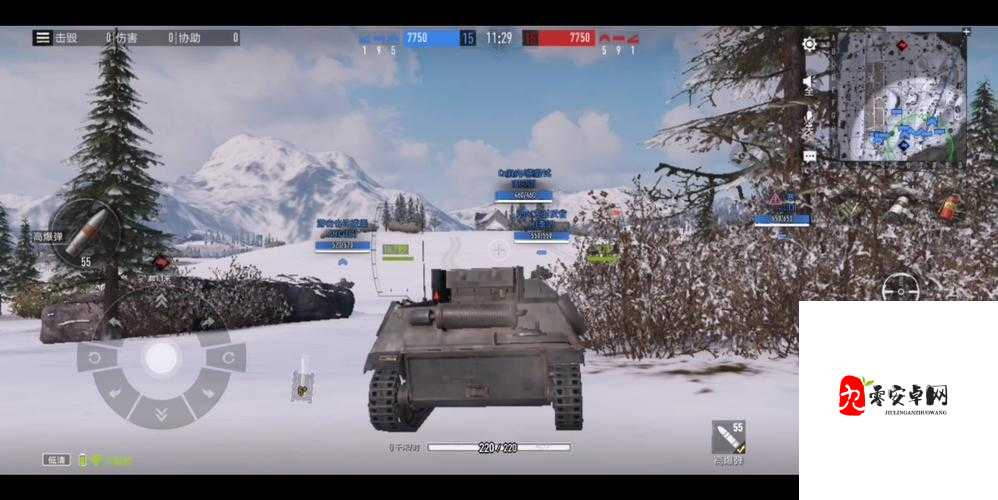Viewport: 998px width, 500px height.
Task: Use the repair kit consumable
Action: [898, 206]
